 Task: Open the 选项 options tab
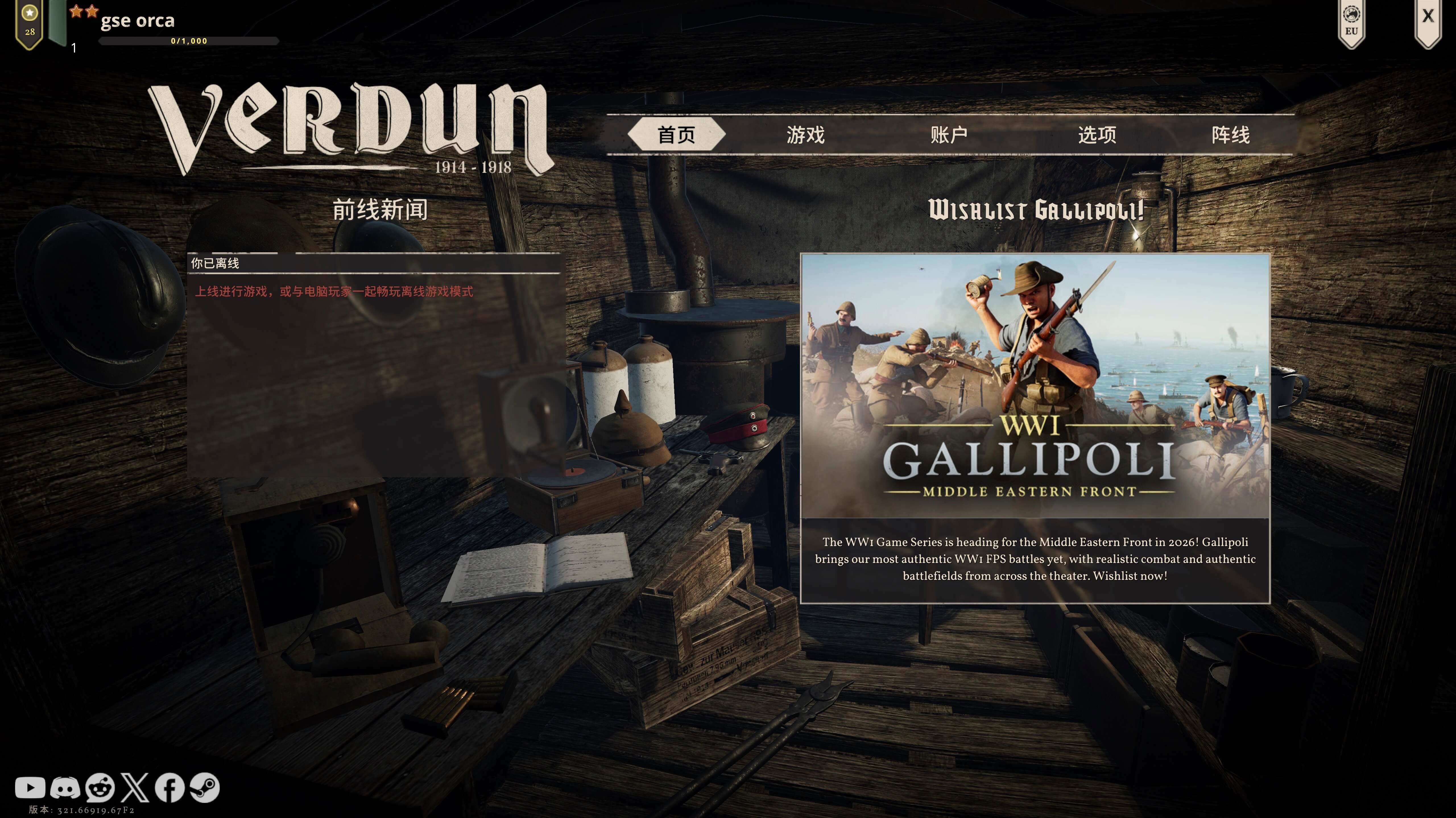tap(1097, 135)
